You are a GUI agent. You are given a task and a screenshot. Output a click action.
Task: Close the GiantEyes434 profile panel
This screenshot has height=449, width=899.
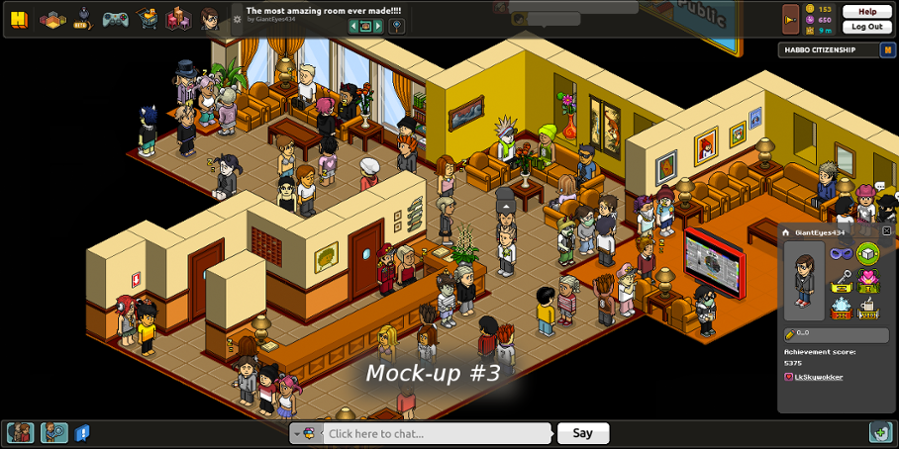[886, 231]
